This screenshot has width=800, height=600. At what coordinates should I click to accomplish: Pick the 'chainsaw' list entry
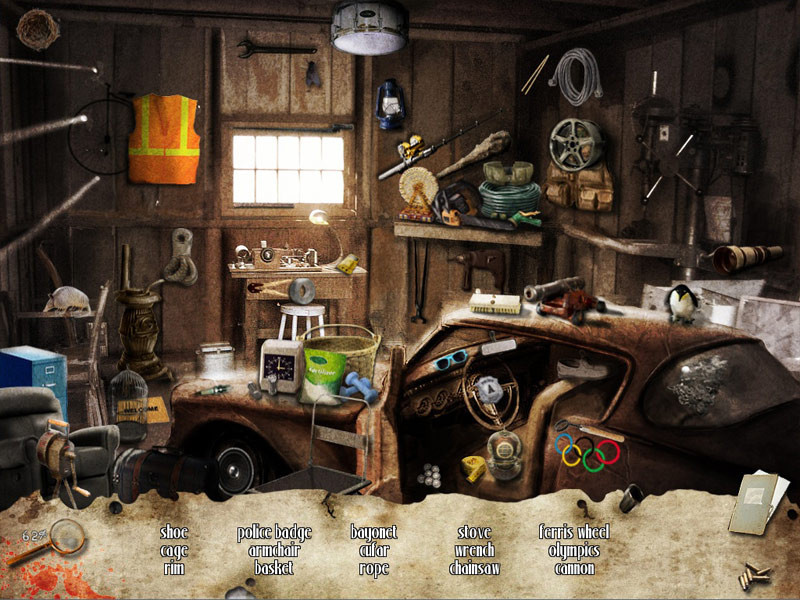pyautogui.click(x=474, y=568)
